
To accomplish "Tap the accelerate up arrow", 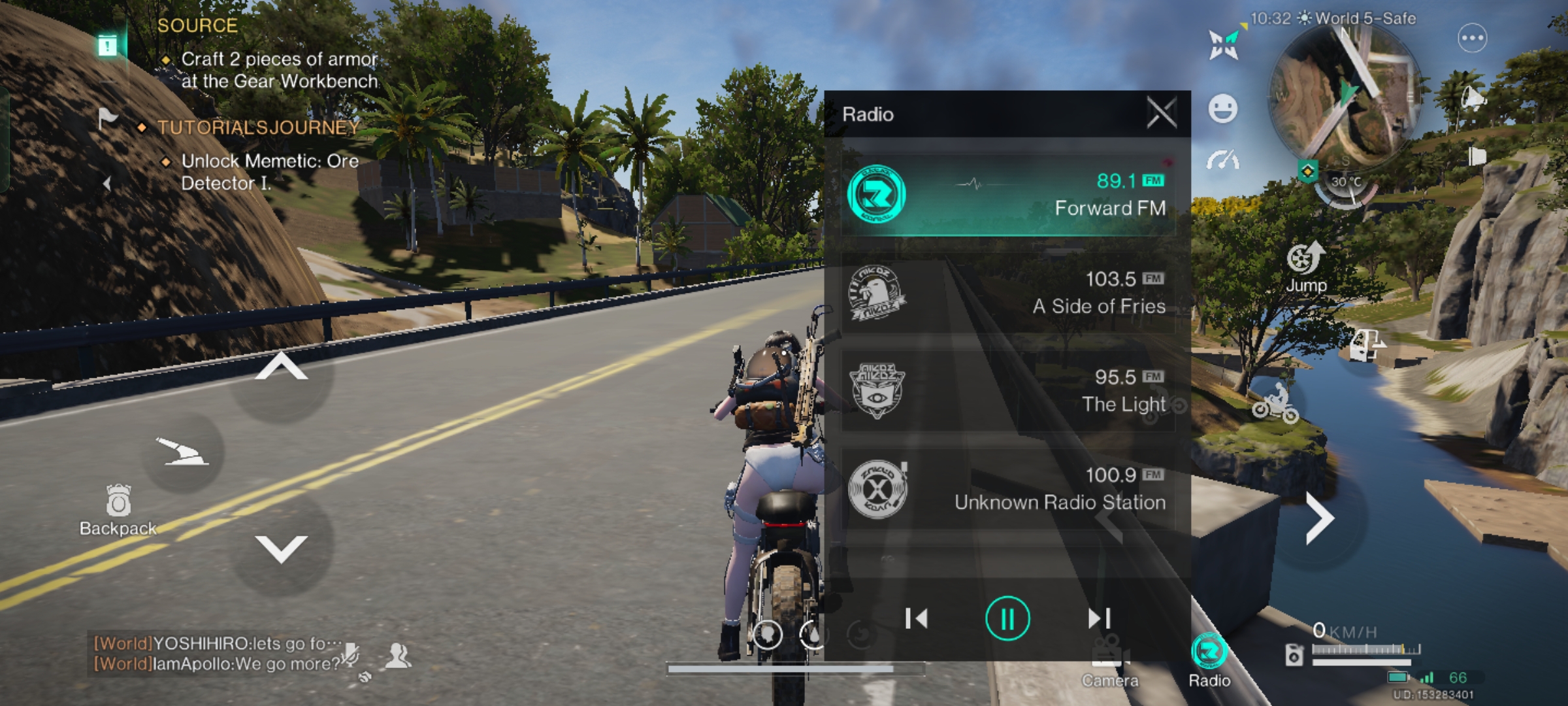I will tap(281, 368).
